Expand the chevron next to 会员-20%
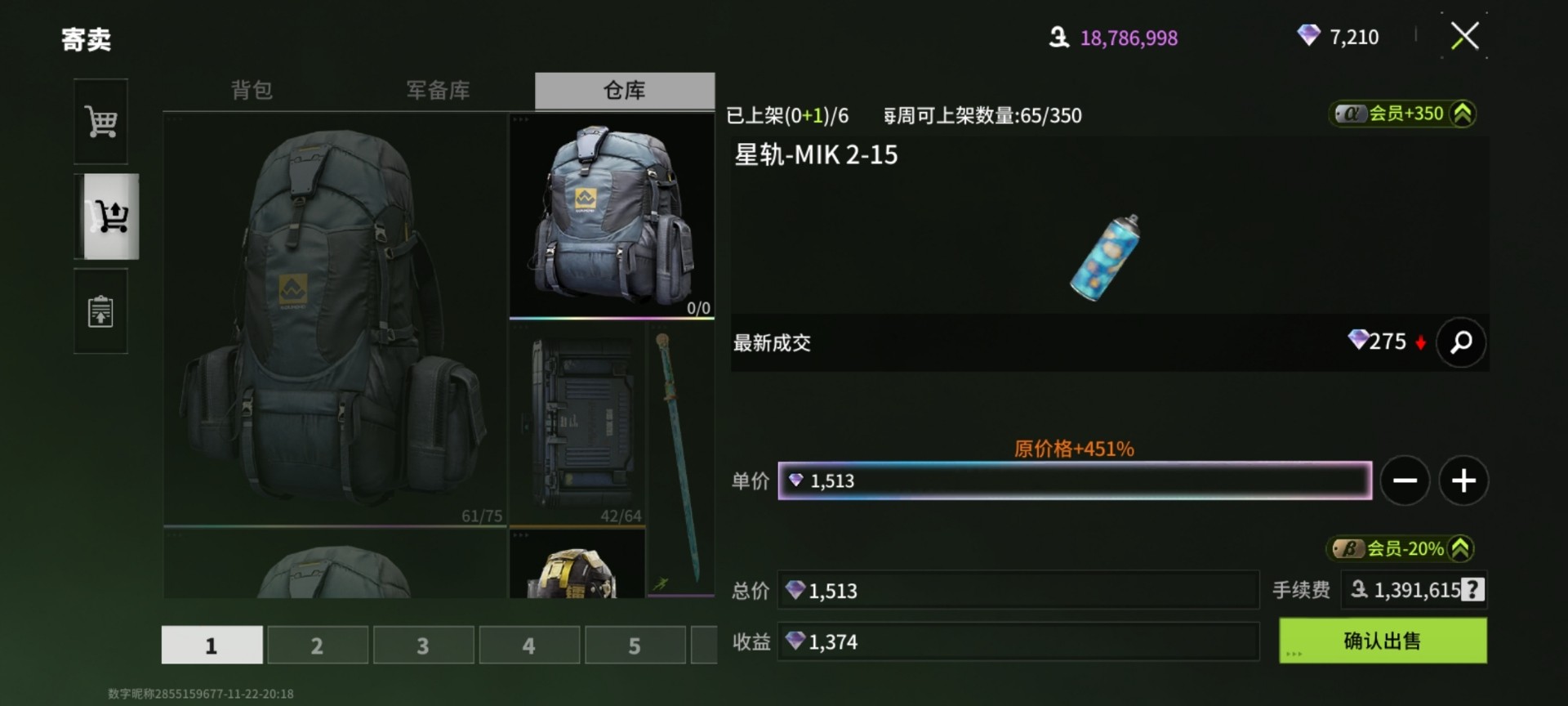1568x706 pixels. pyautogui.click(x=1463, y=549)
